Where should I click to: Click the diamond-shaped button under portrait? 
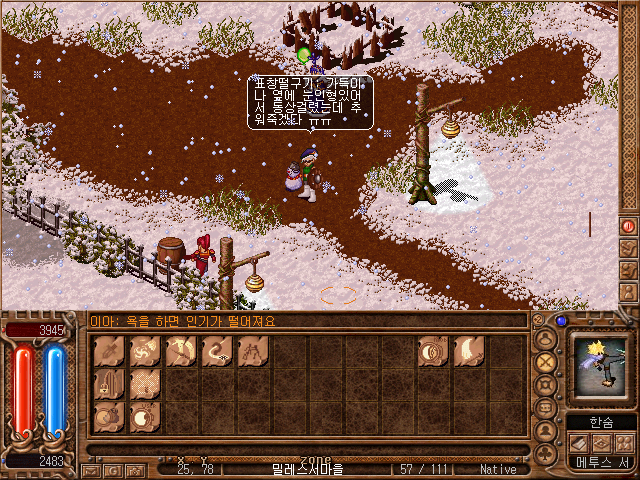point(601,442)
